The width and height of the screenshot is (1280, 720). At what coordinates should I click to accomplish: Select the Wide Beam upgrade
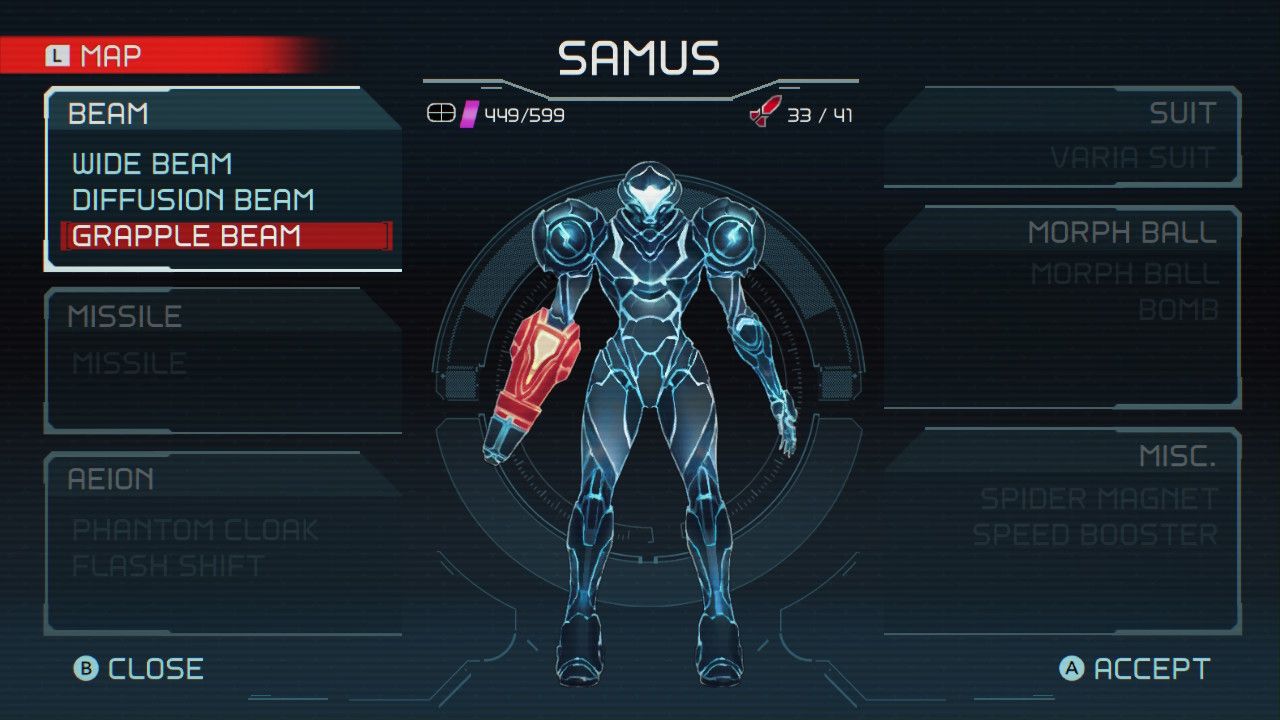click(150, 163)
